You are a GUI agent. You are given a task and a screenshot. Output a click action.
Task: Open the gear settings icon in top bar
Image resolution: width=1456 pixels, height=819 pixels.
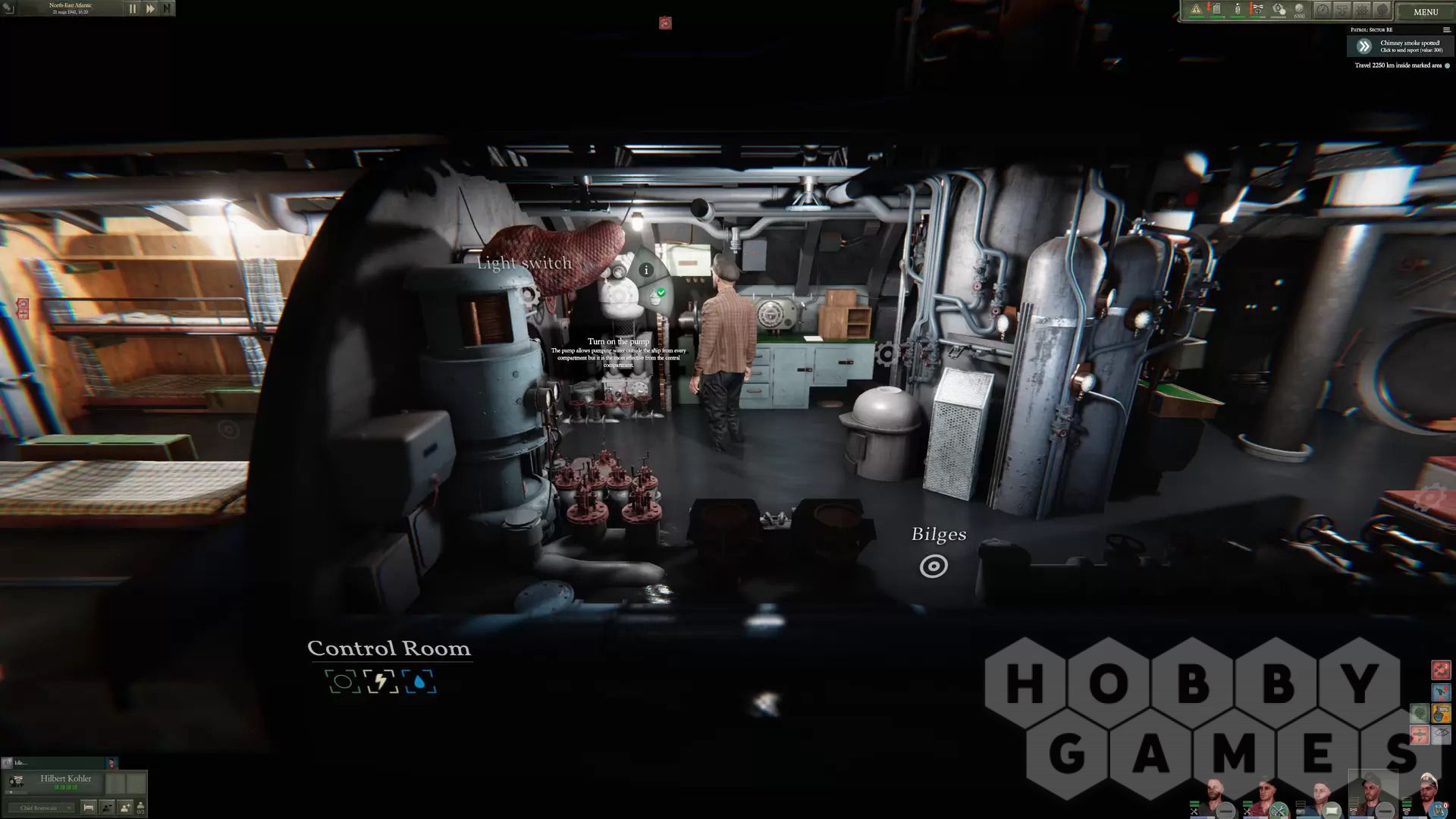tap(1363, 11)
